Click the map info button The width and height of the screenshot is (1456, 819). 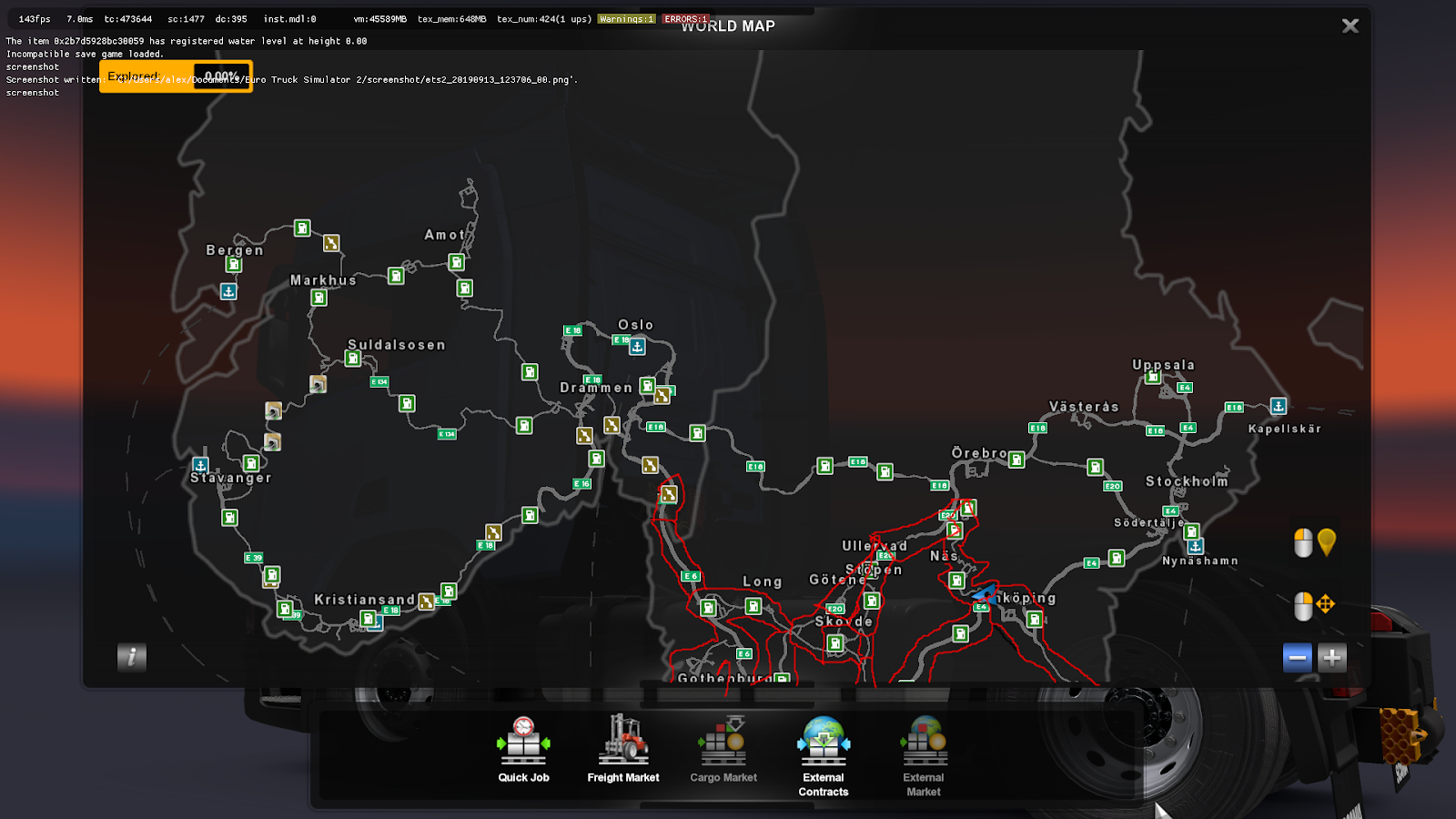click(x=131, y=658)
